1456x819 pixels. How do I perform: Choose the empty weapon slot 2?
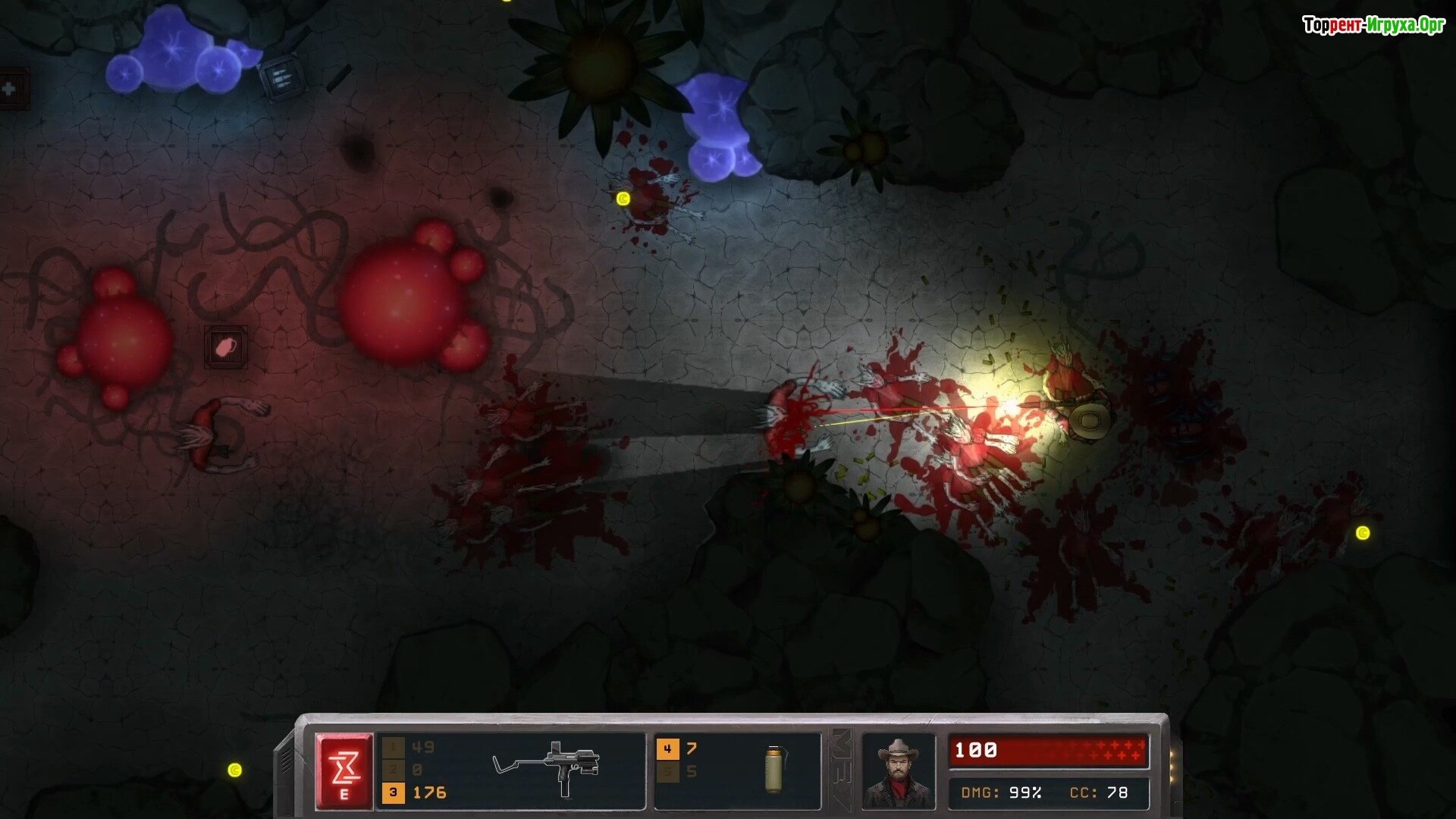pos(393,770)
